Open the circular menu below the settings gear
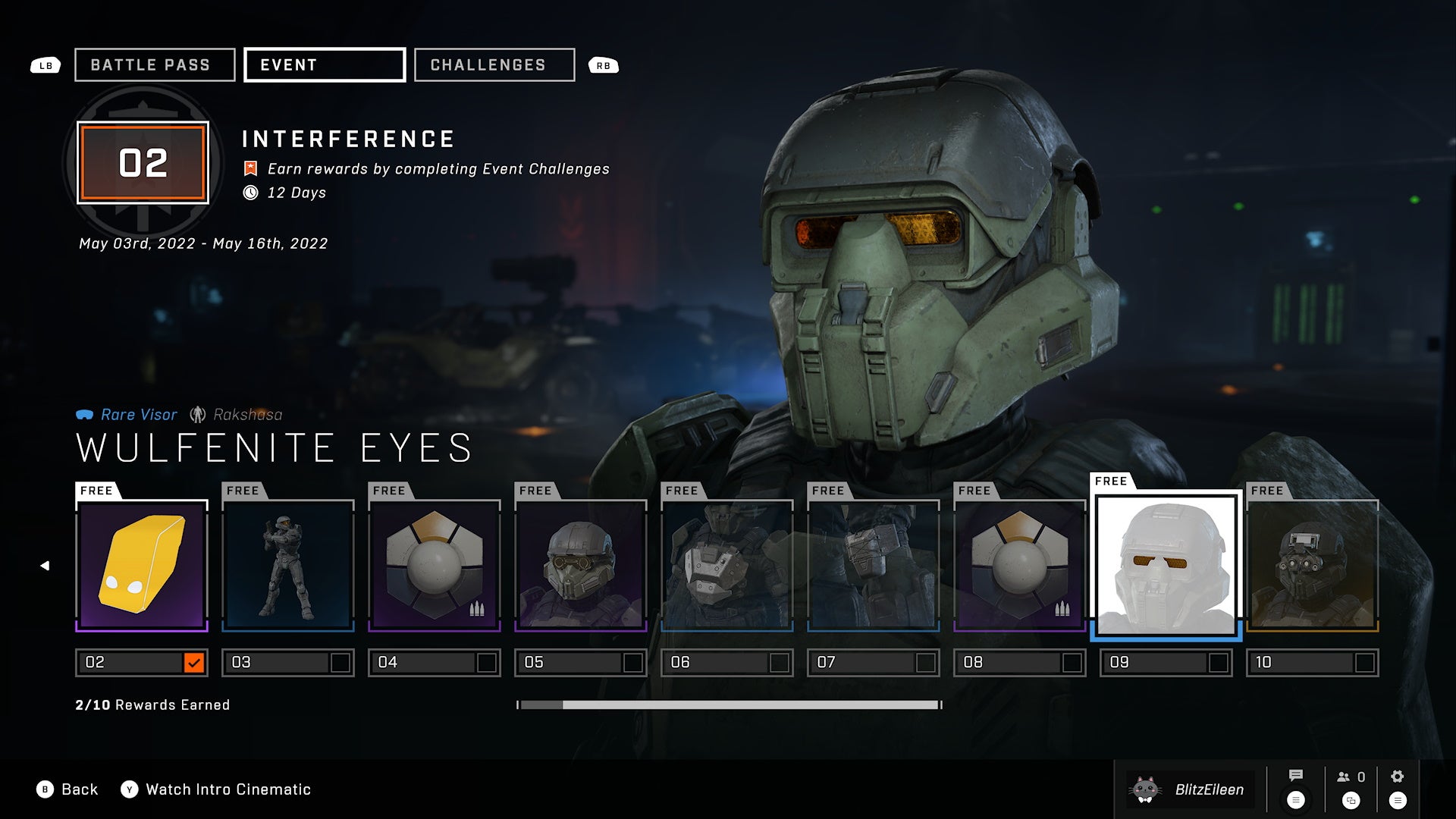Viewport: 1456px width, 819px height. 1398,802
